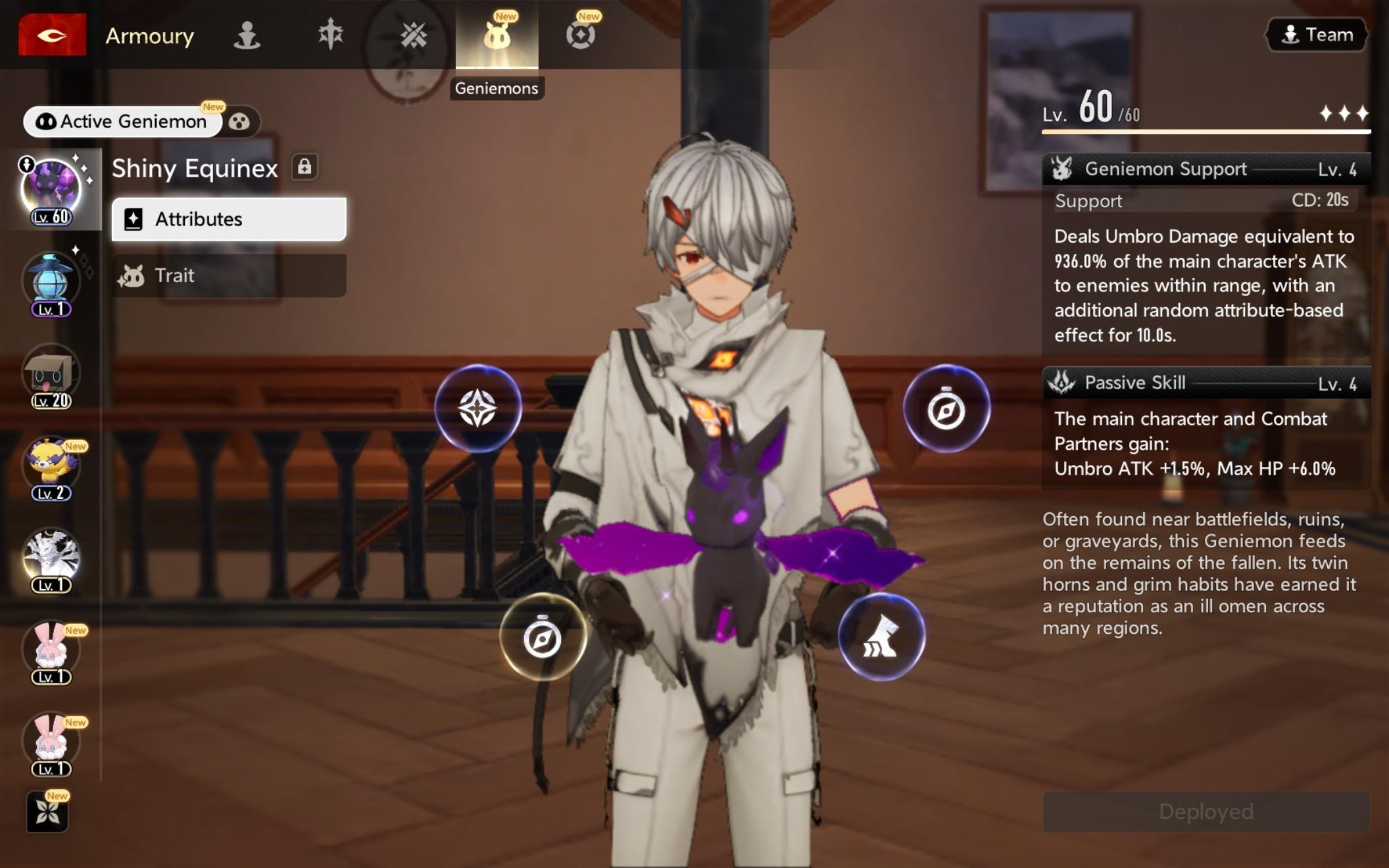The image size is (1389, 868).
Task: Select the Lv. 60 Shiny Equinex thumbnail
Action: [x=51, y=189]
